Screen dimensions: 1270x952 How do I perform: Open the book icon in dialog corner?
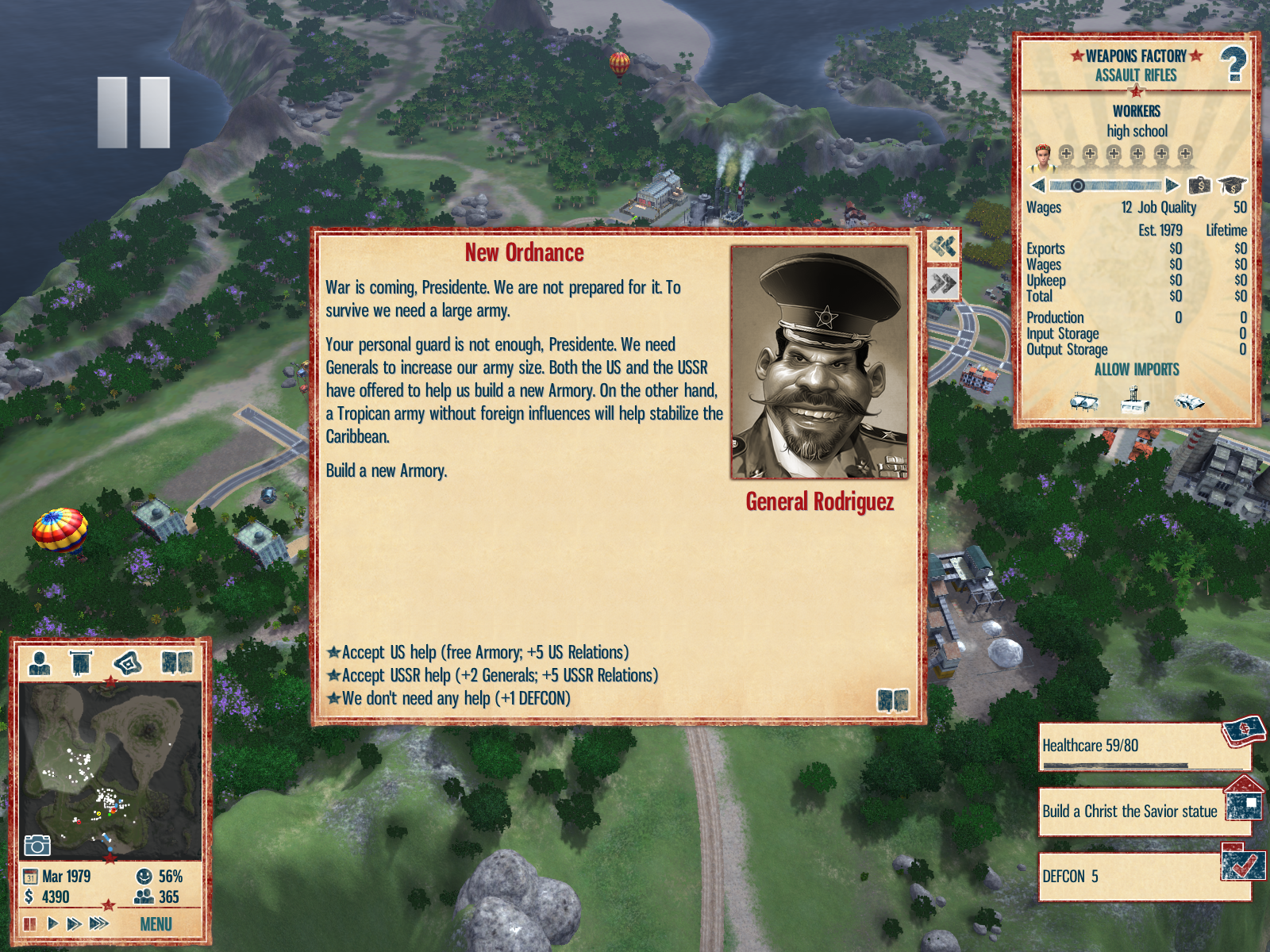tap(892, 701)
